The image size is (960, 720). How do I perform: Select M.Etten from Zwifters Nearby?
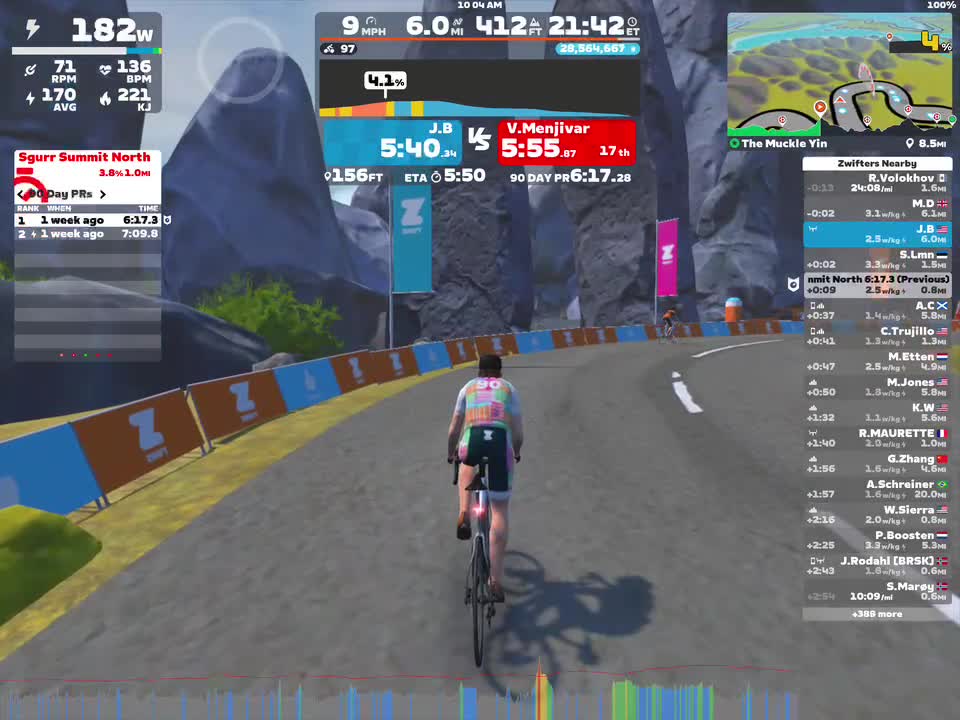[x=877, y=362]
